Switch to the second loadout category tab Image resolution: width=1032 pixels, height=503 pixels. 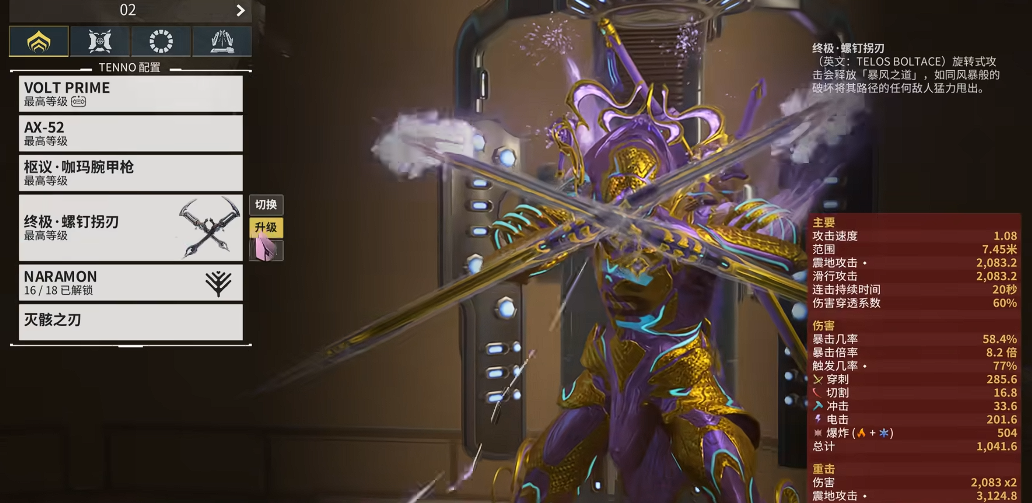pos(100,41)
